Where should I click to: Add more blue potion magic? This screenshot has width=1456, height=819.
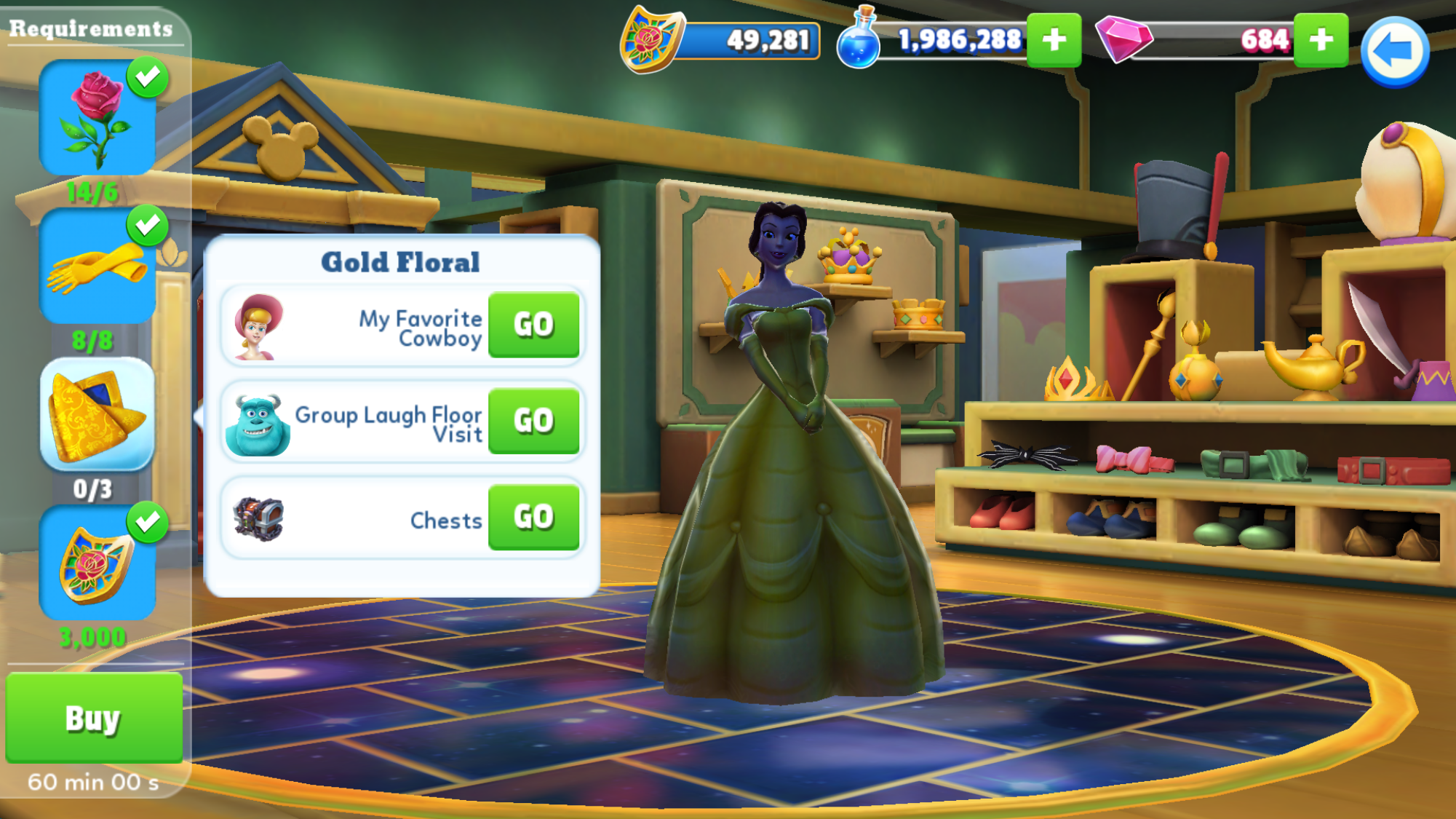pyautogui.click(x=1054, y=40)
